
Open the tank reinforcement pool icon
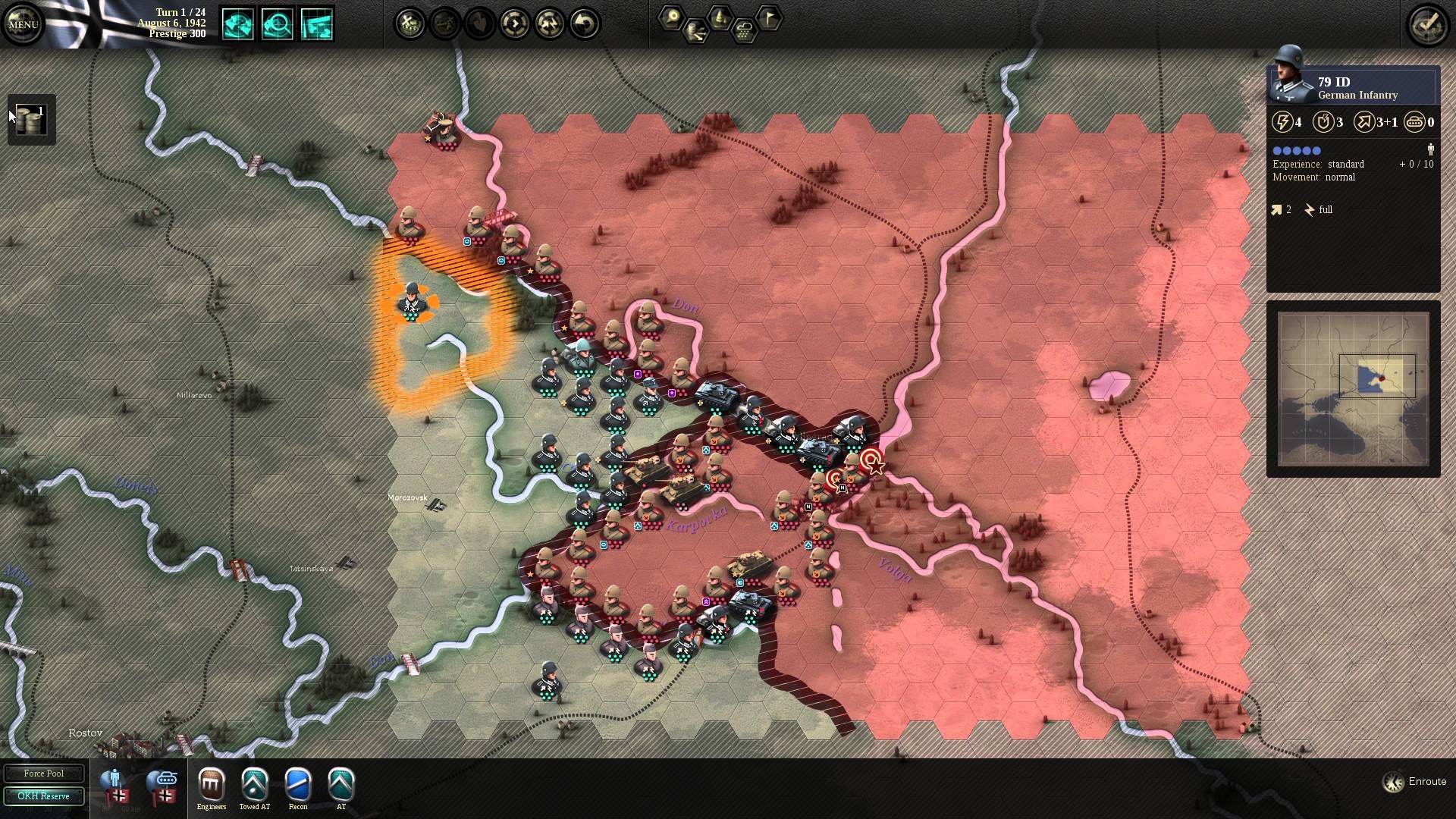[163, 786]
